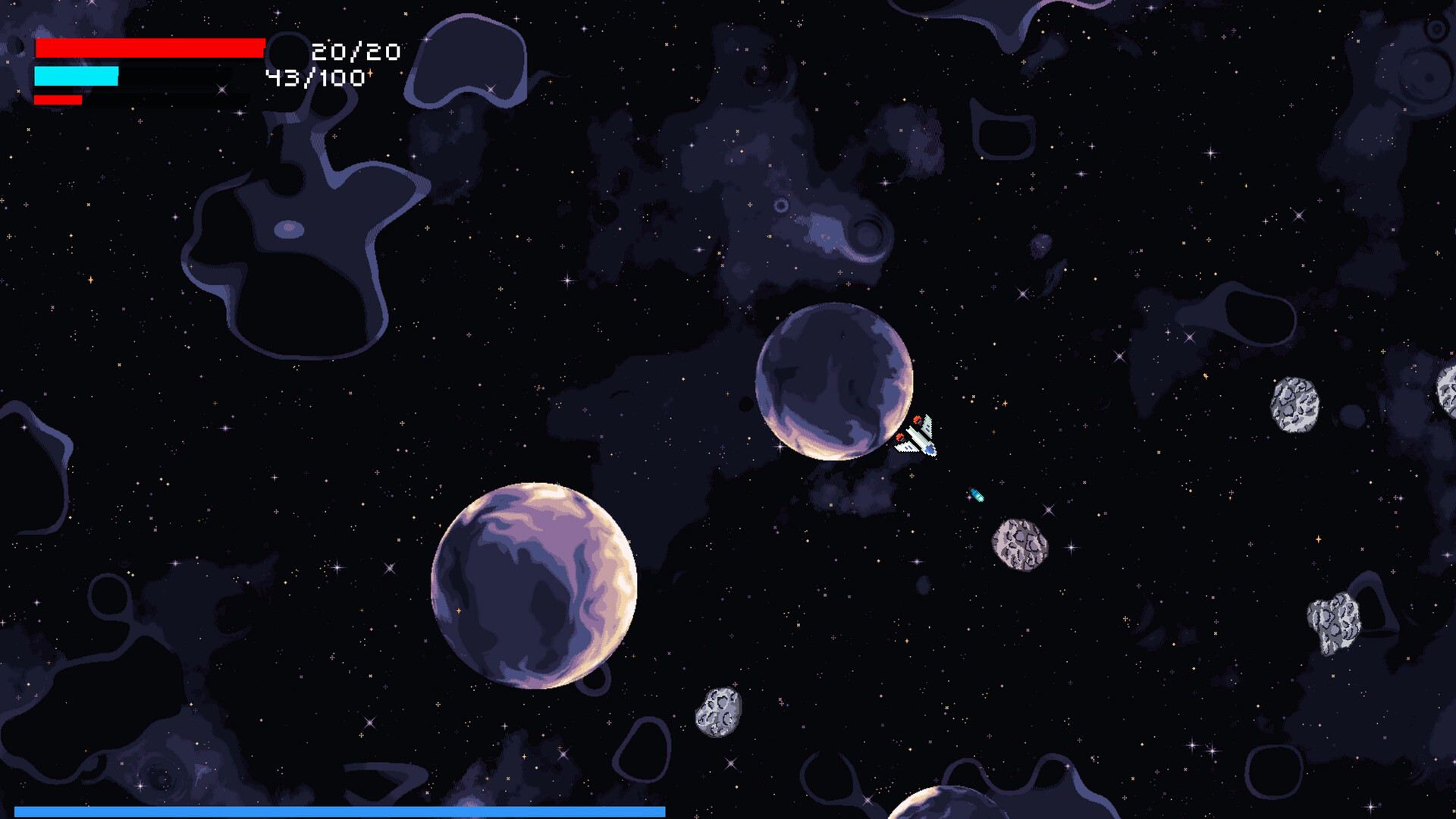Click the left red engine pod on the ship
Viewport: 1456px width, 819px height.
(900, 437)
